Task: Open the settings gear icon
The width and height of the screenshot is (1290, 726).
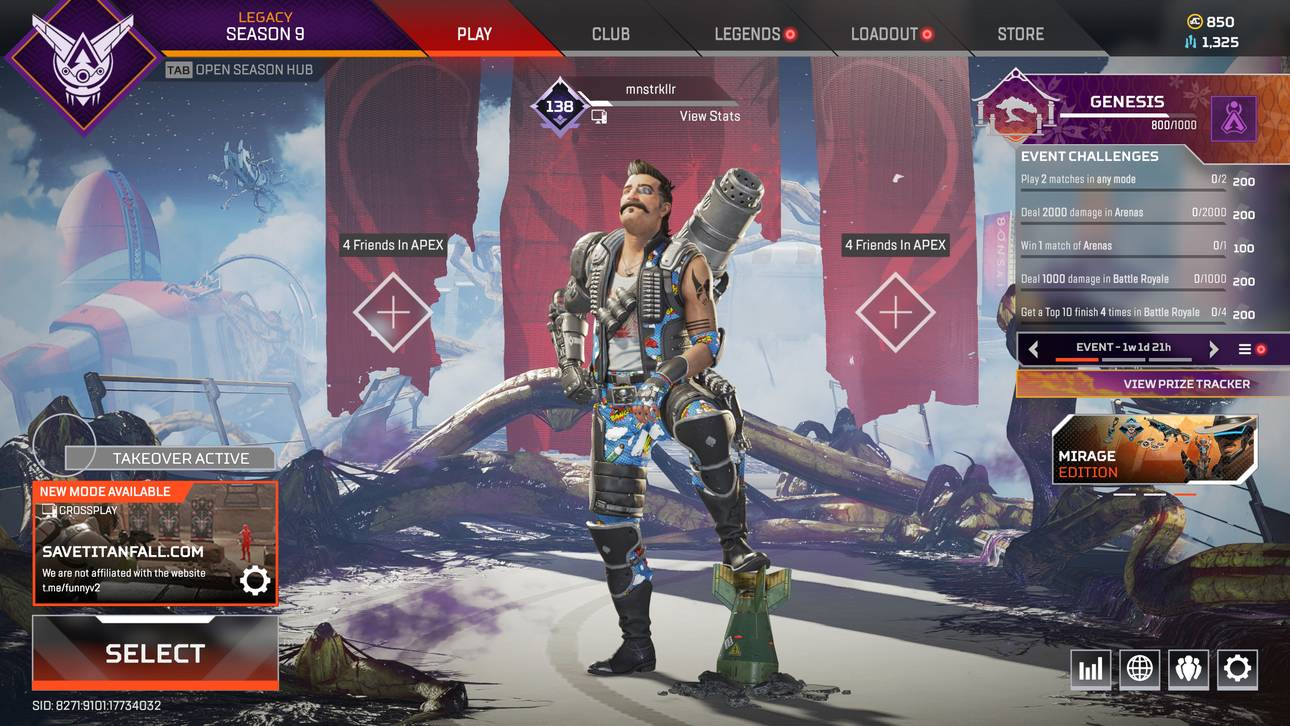Action: pyautogui.click(x=1237, y=669)
